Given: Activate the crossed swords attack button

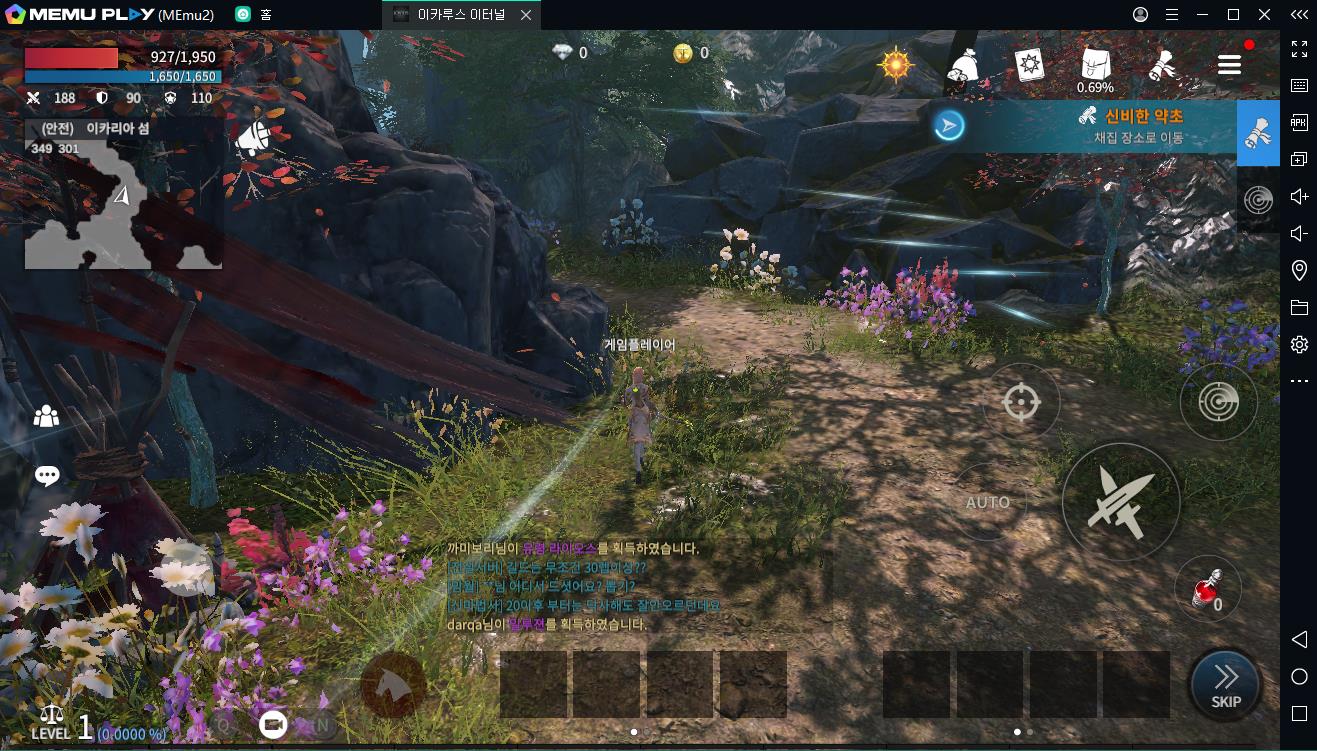Looking at the screenshot, I should 1120,502.
